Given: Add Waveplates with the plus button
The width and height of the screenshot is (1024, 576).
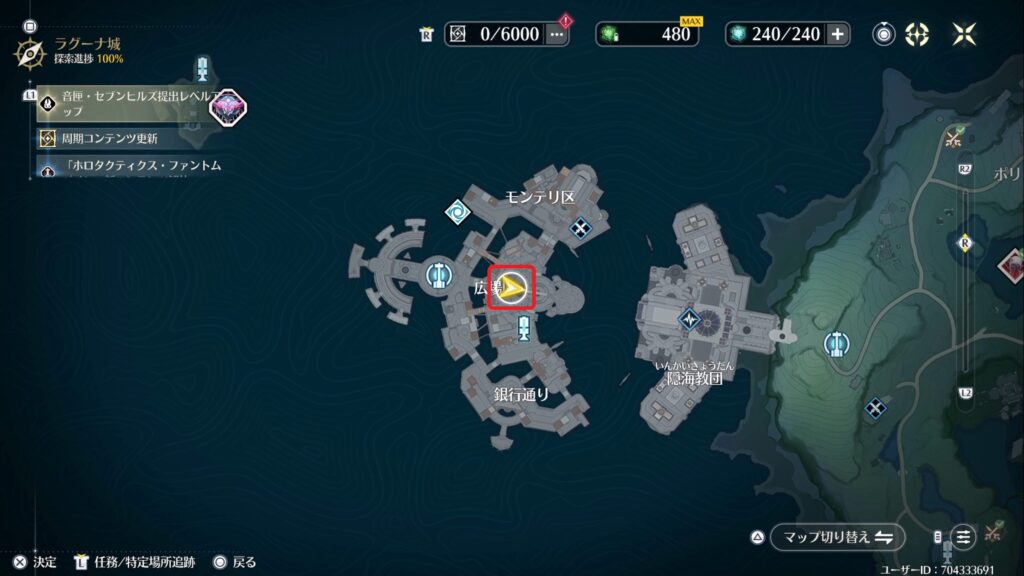Looking at the screenshot, I should (837, 34).
